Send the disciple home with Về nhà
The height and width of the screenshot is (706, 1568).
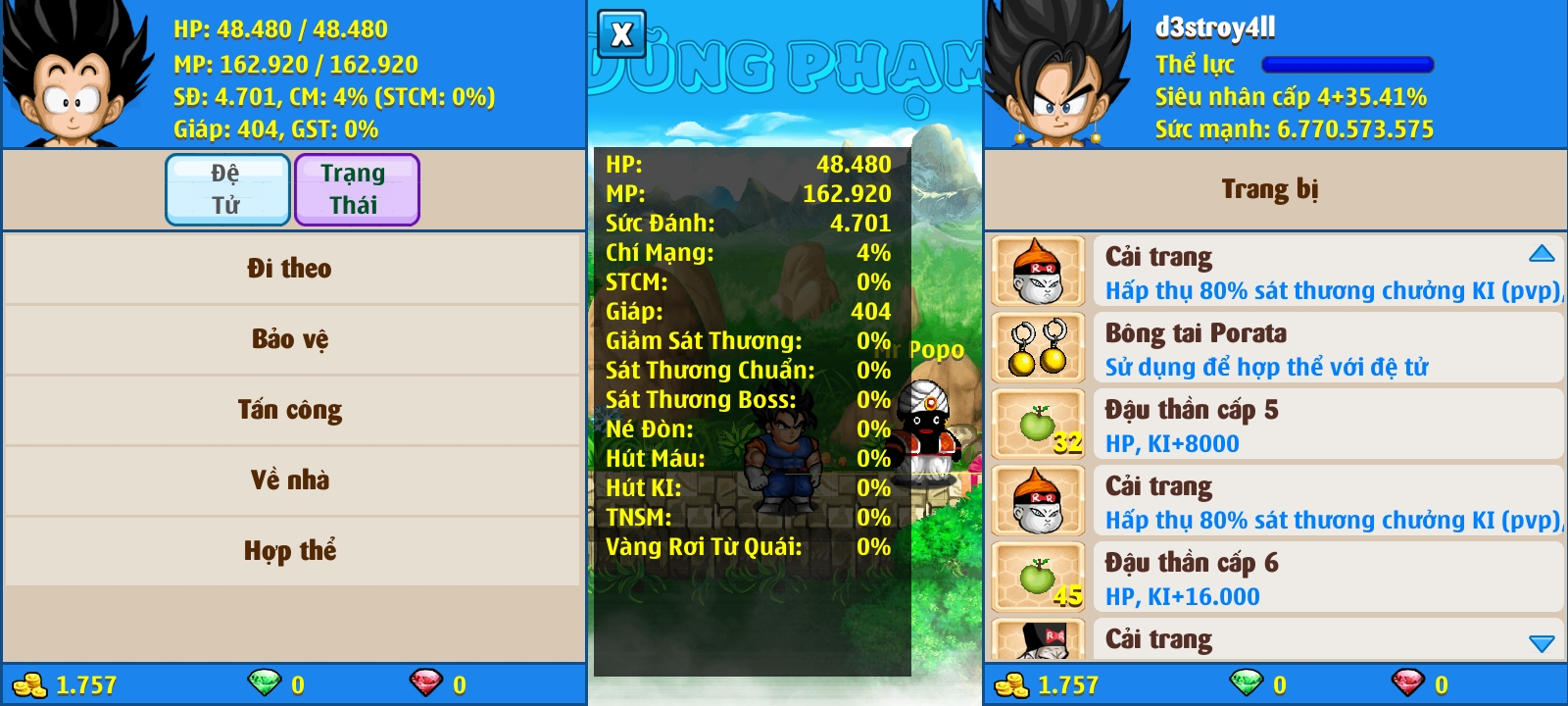(x=290, y=480)
